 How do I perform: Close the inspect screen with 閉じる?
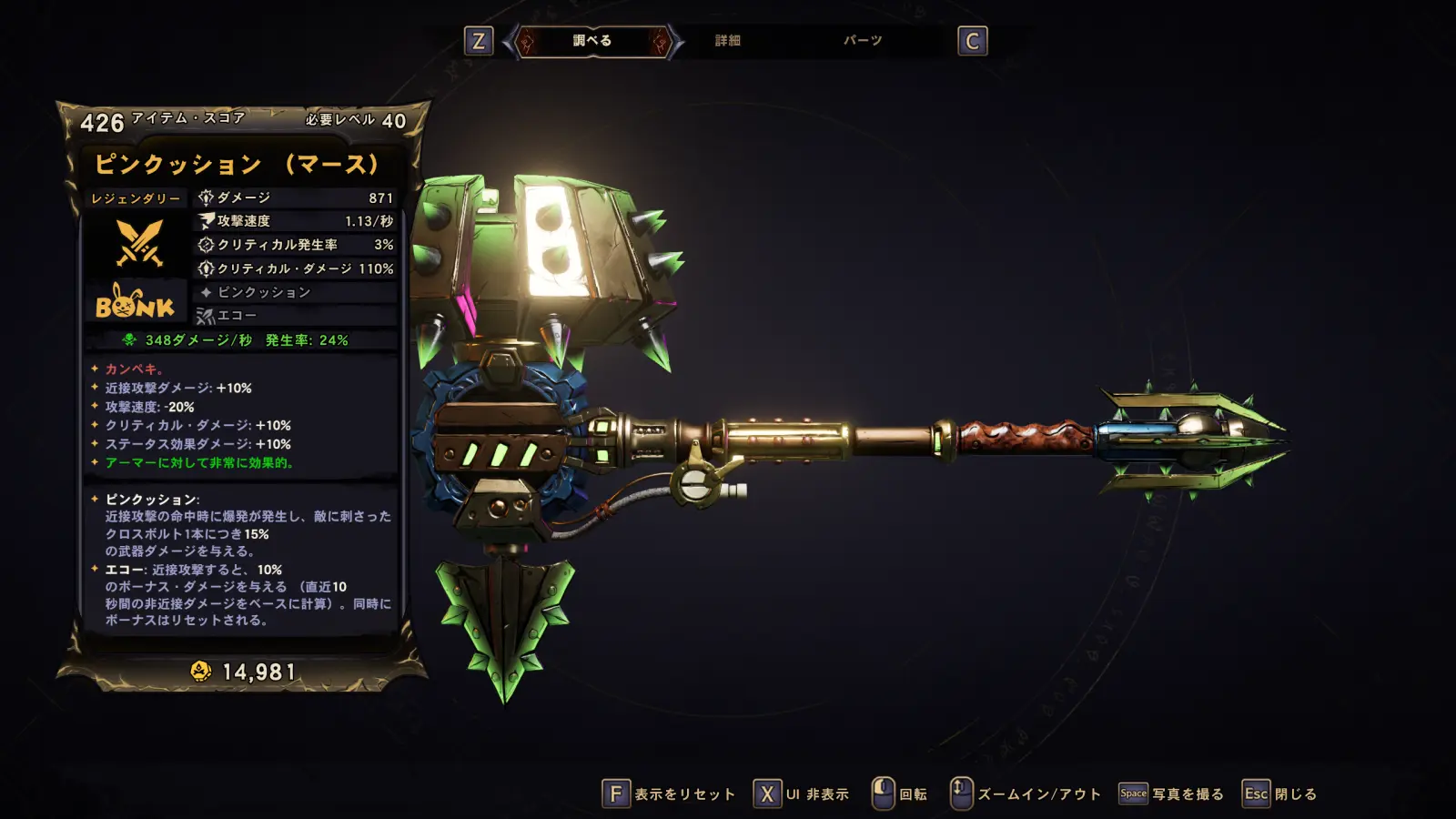click(1280, 794)
